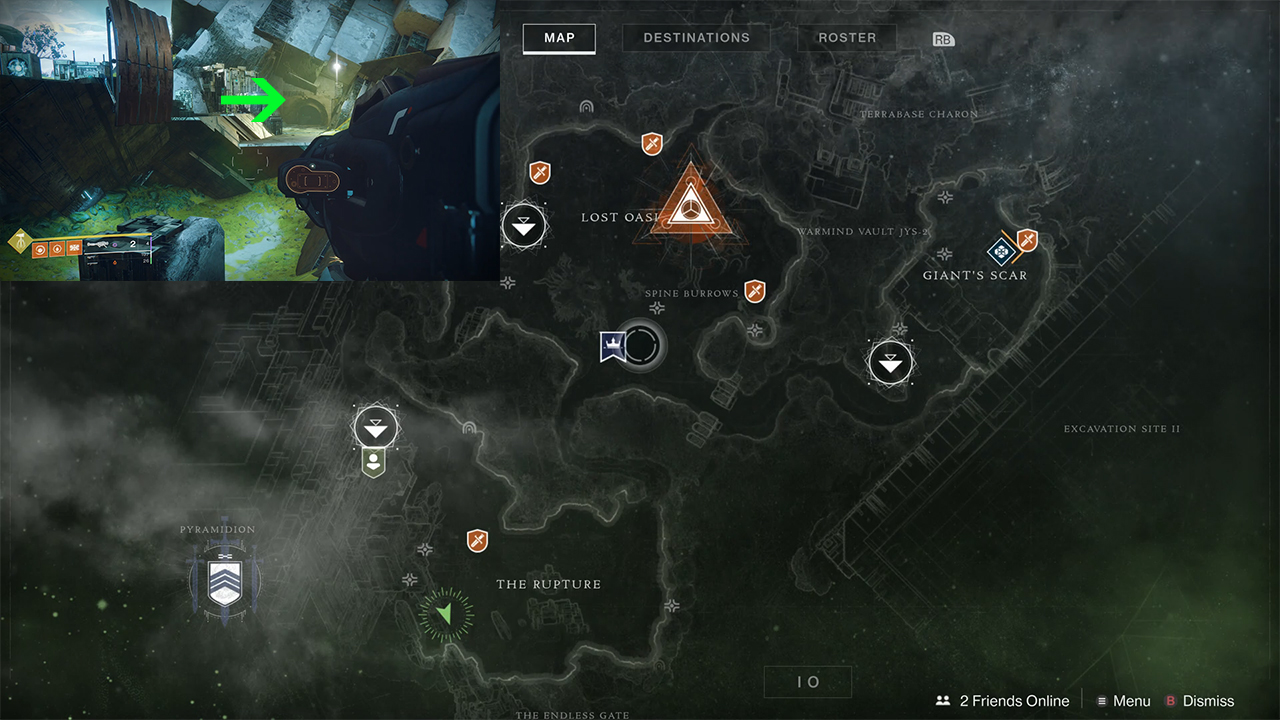Open the Adventure icon near The Rupture
This screenshot has height=720, width=1280.
click(477, 541)
